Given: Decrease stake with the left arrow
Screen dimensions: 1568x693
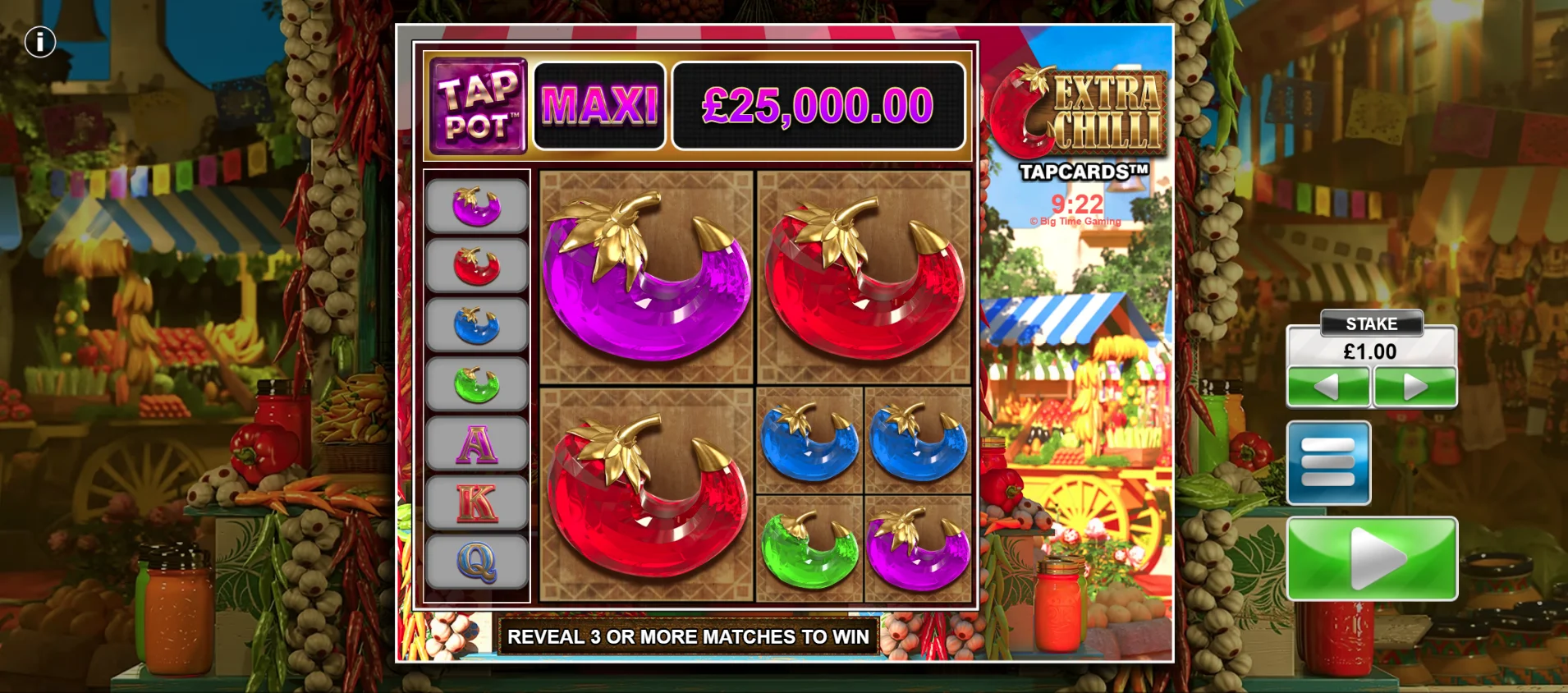Looking at the screenshot, I should click(x=1327, y=386).
